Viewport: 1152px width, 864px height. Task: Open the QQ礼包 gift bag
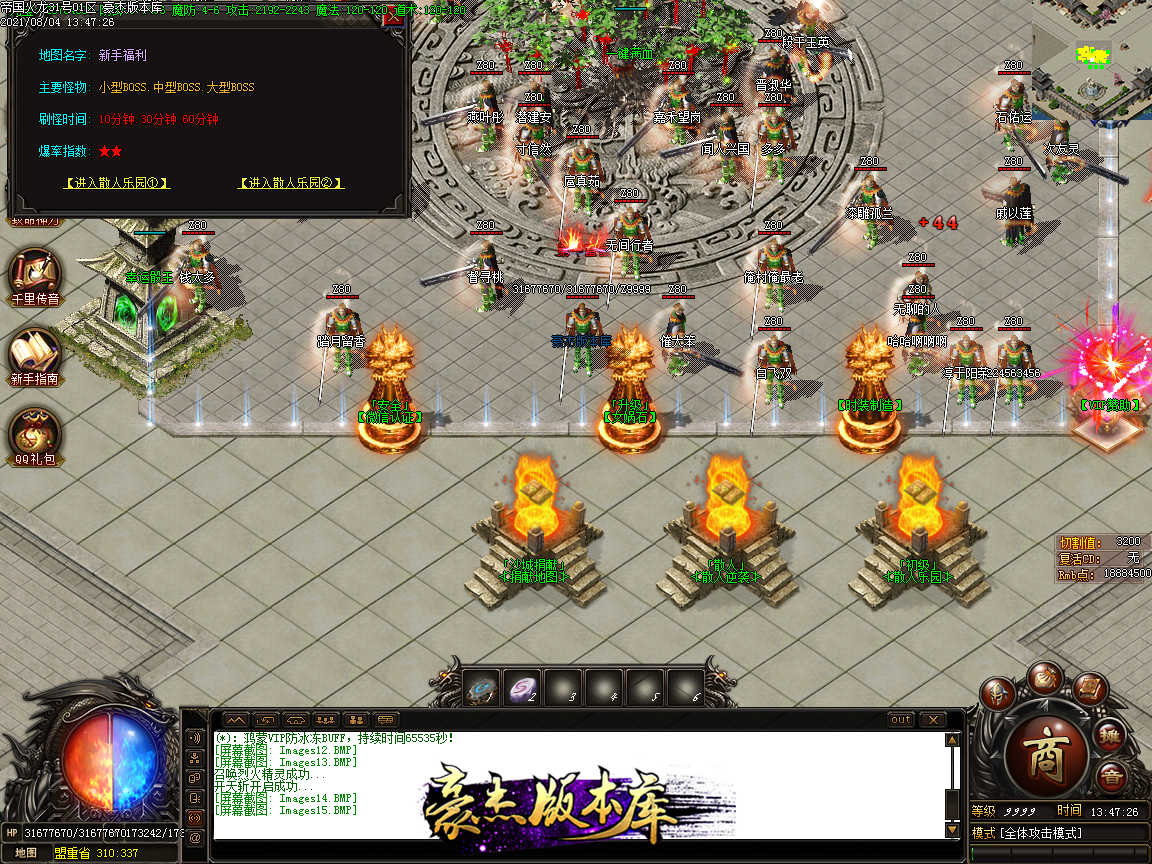[x=36, y=435]
